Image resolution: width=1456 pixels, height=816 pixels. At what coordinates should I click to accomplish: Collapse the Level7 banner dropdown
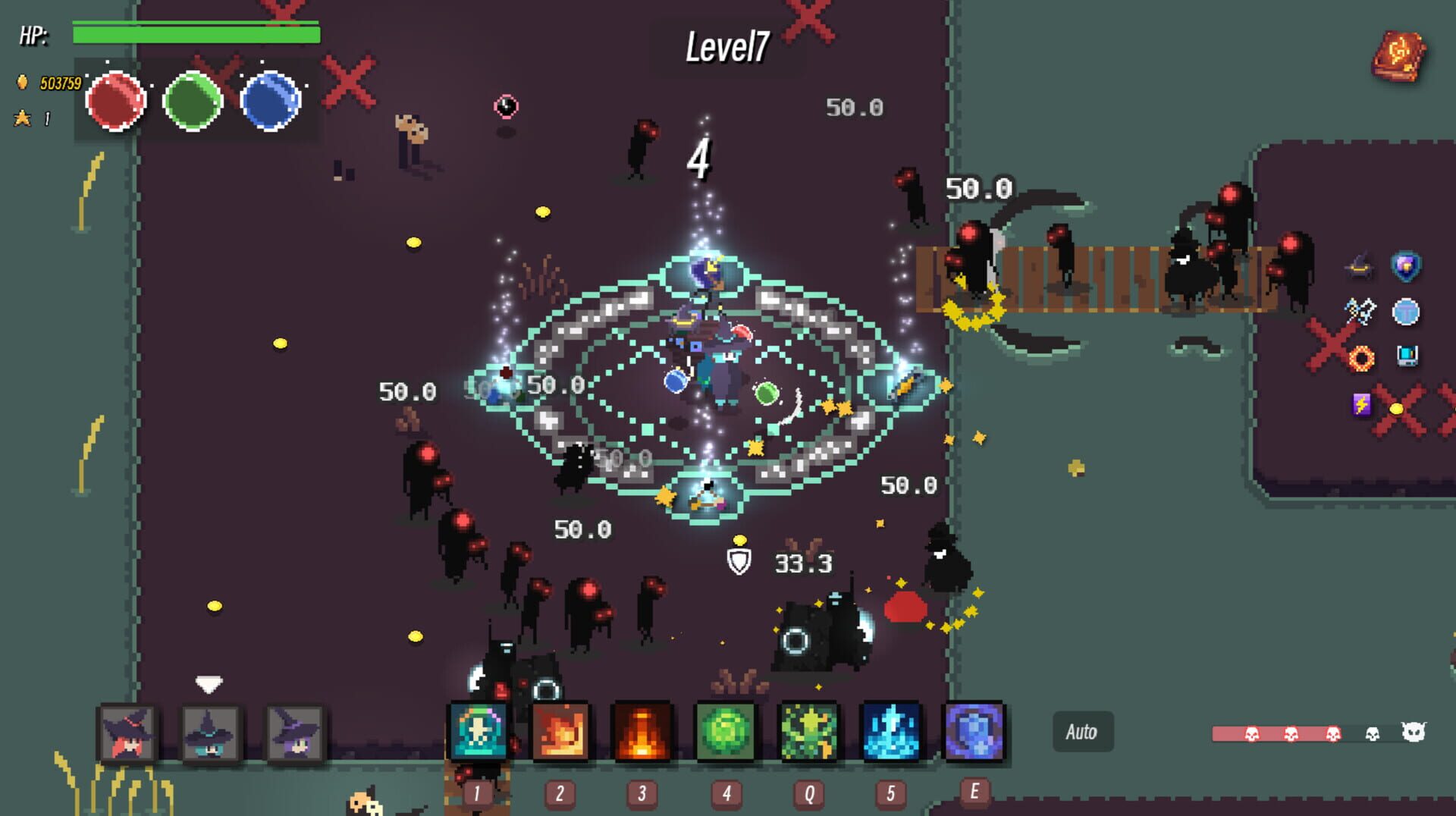(x=726, y=47)
